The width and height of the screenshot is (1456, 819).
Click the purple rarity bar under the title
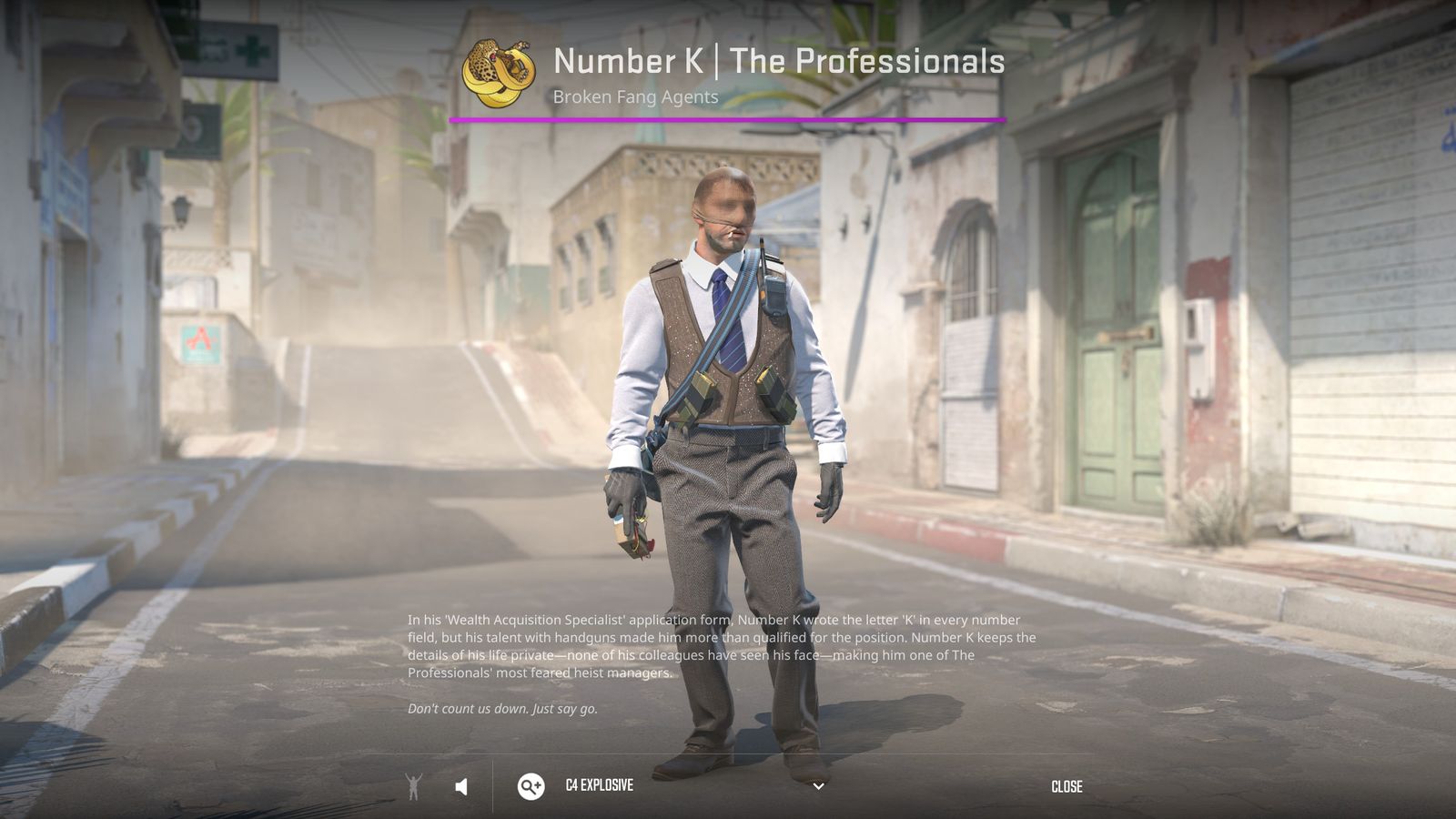(x=728, y=118)
